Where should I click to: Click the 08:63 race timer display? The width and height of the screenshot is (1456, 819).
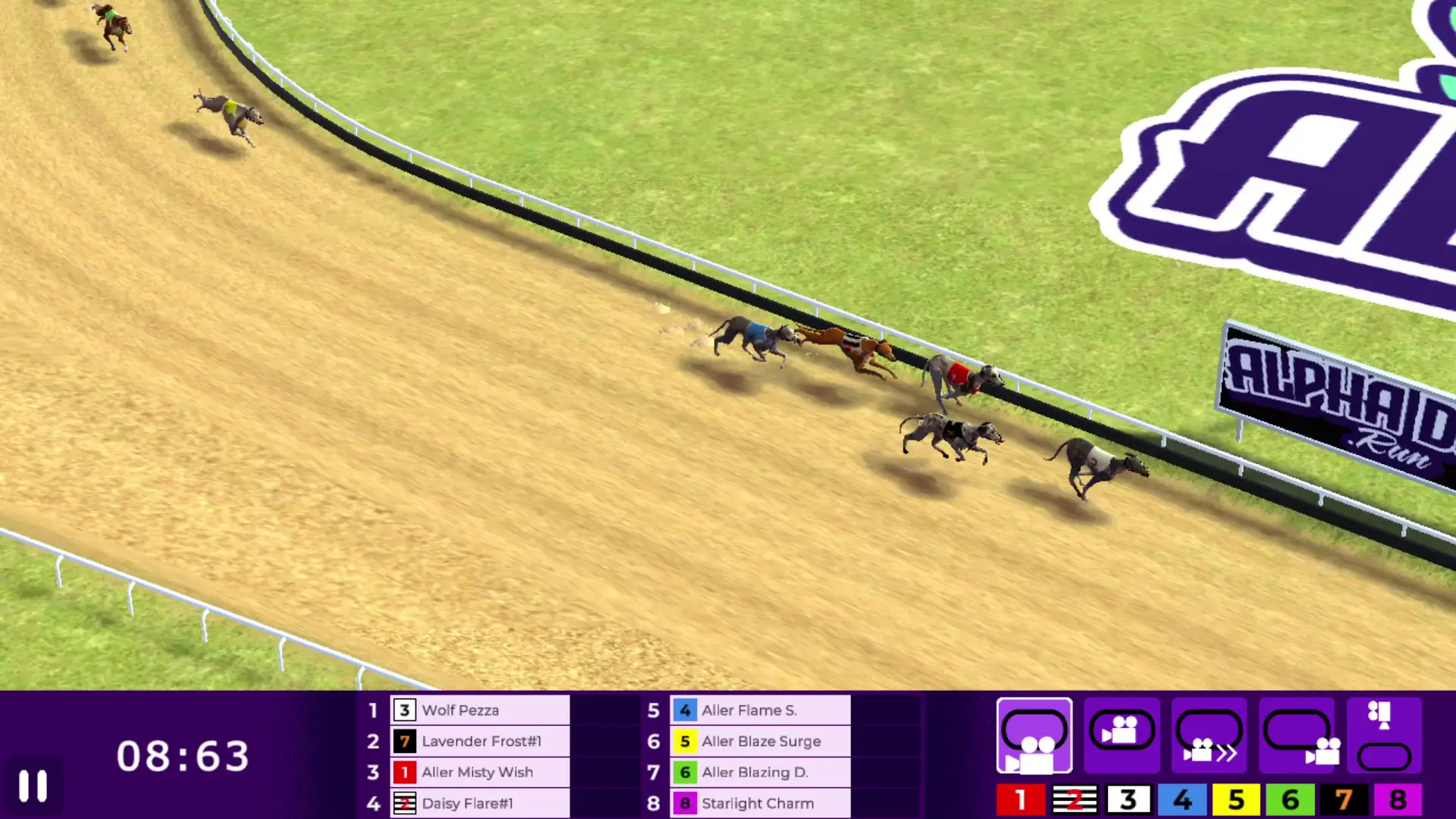184,756
